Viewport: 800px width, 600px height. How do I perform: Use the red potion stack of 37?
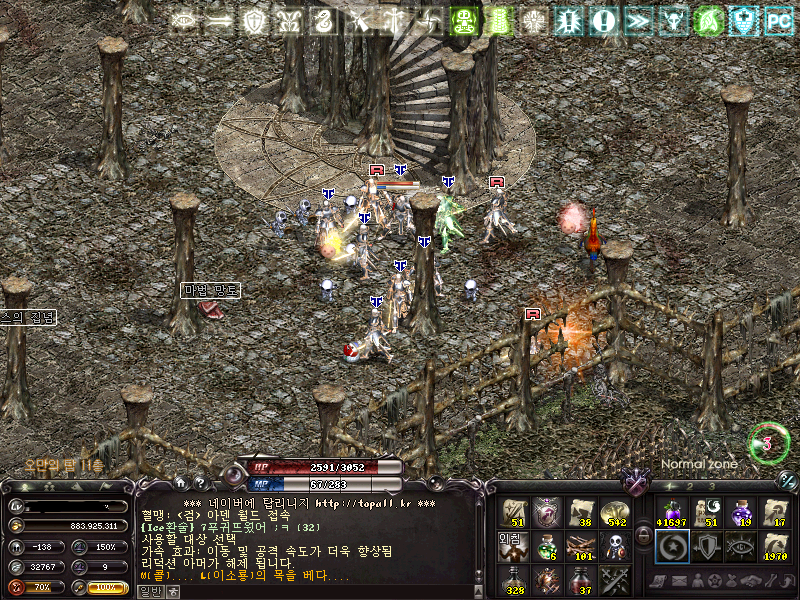coord(580,579)
